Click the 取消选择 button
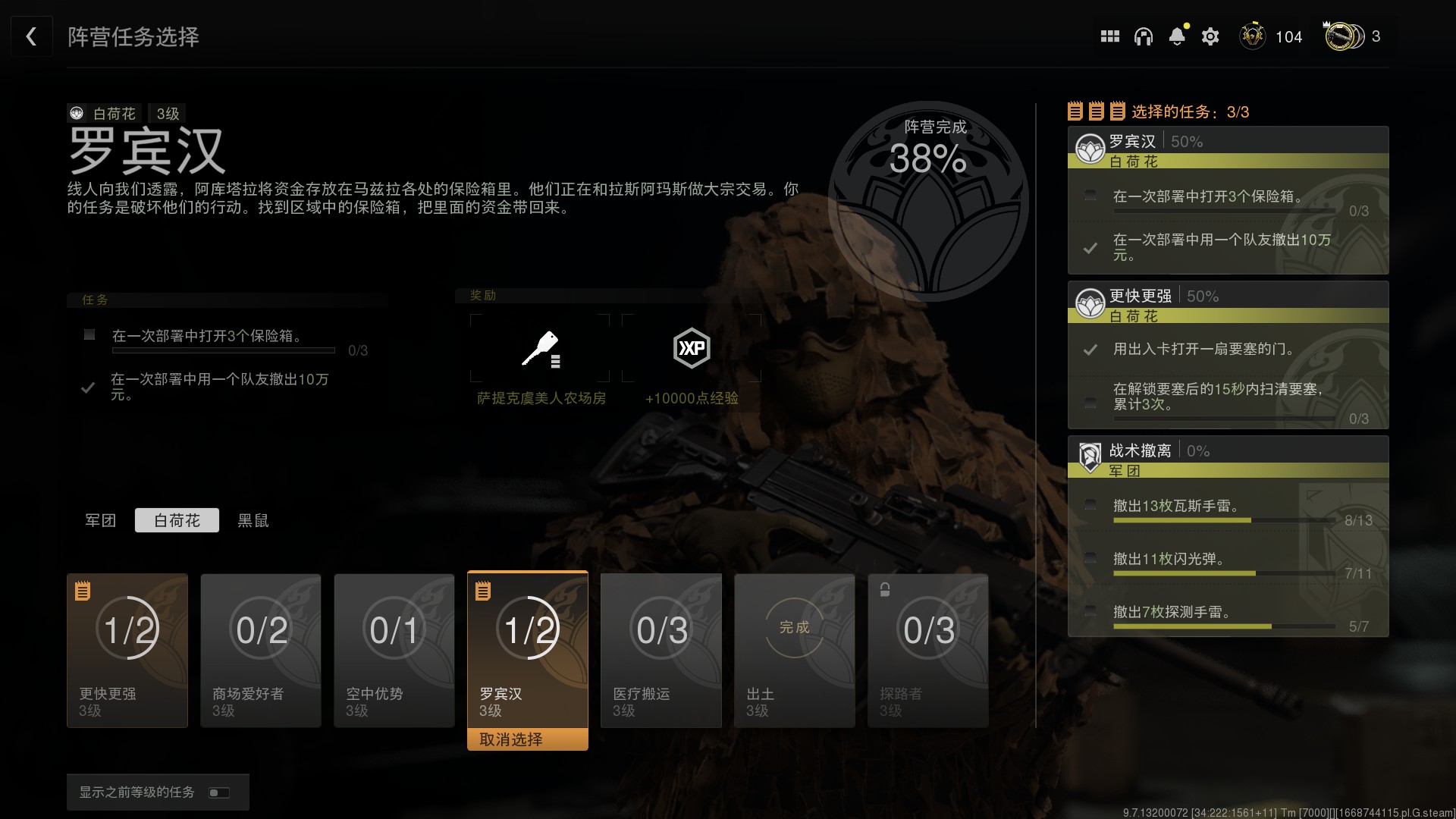The image size is (1456, 819). point(528,739)
